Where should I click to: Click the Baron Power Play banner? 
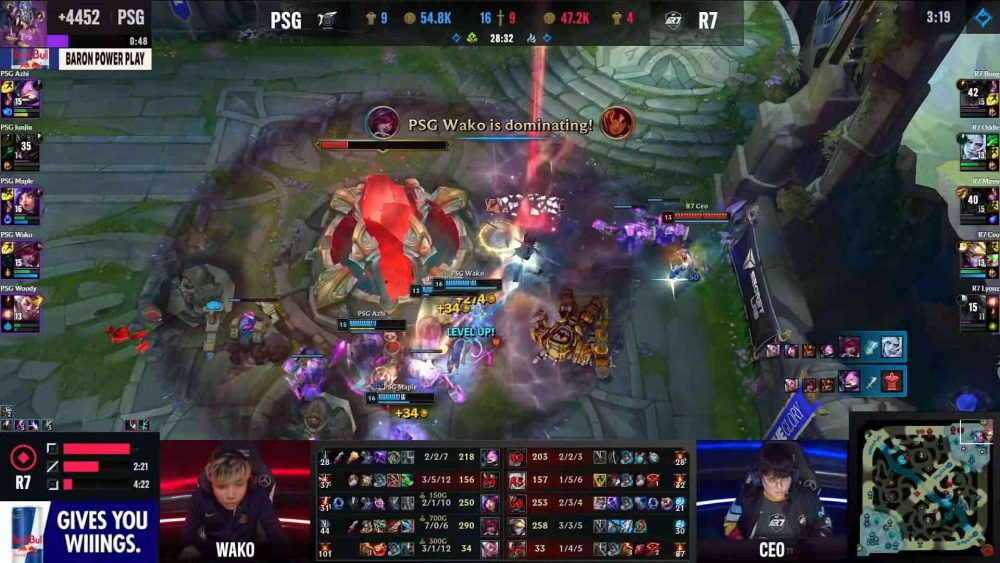pos(105,59)
